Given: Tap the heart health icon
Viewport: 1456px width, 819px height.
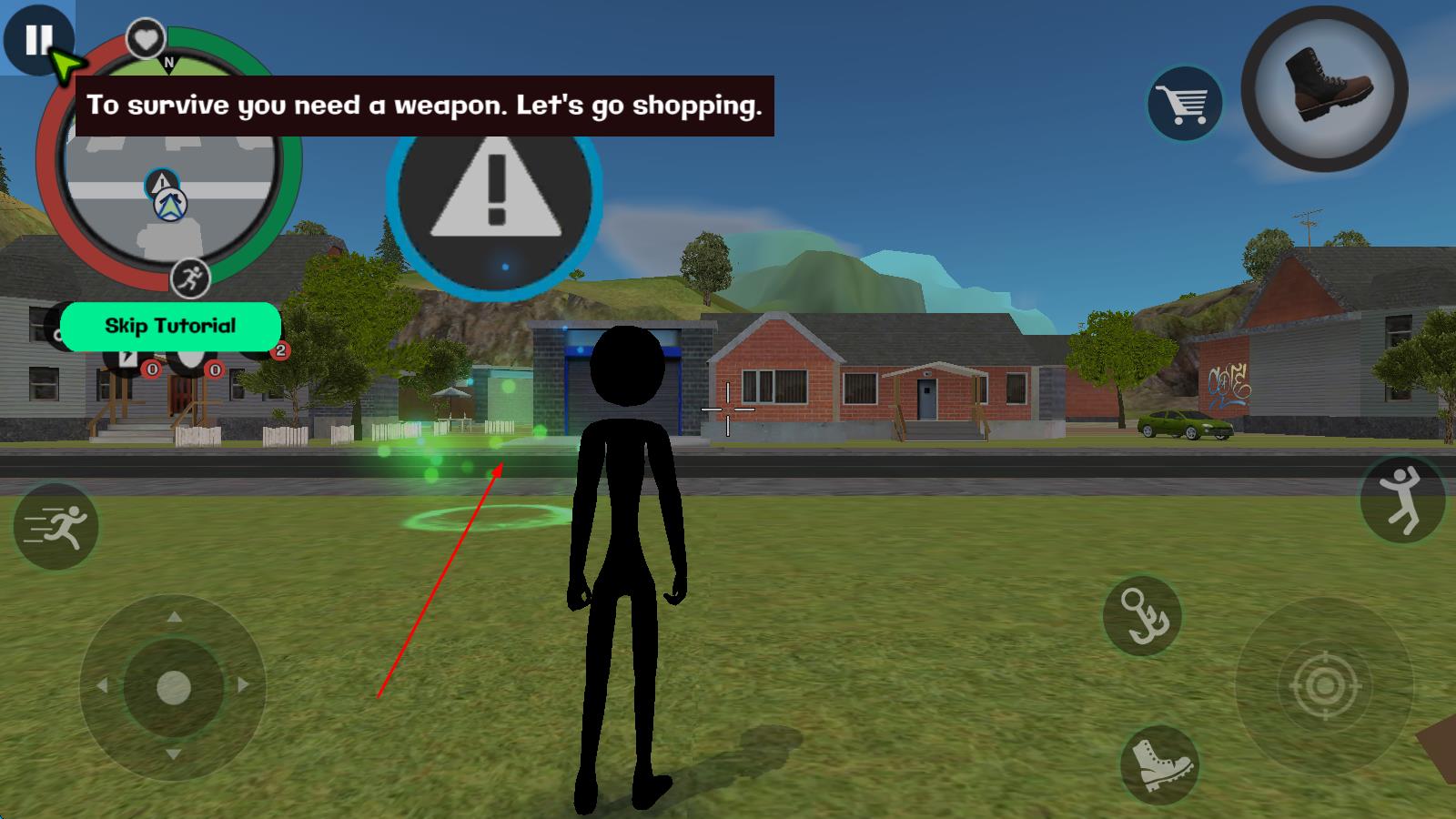Looking at the screenshot, I should (145, 39).
